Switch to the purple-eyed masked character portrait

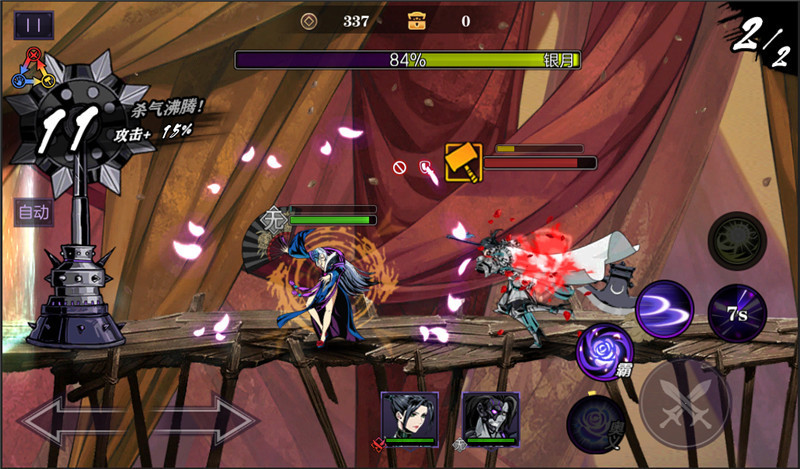[x=490, y=415]
